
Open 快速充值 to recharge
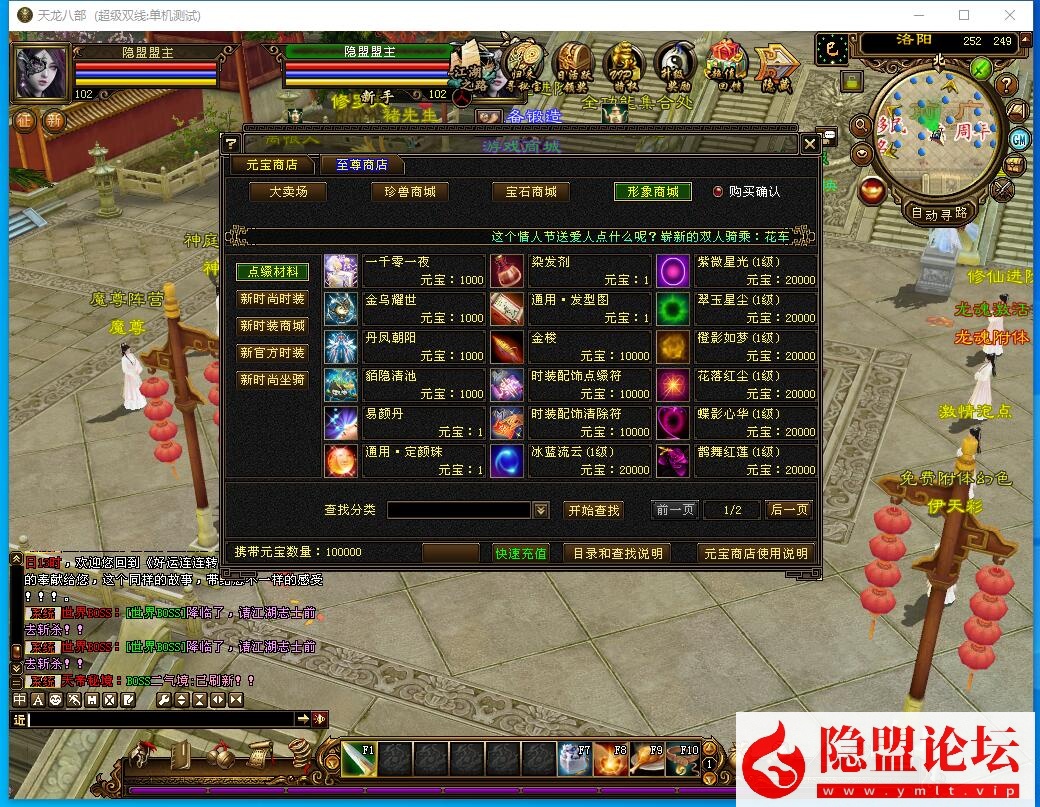click(x=521, y=553)
